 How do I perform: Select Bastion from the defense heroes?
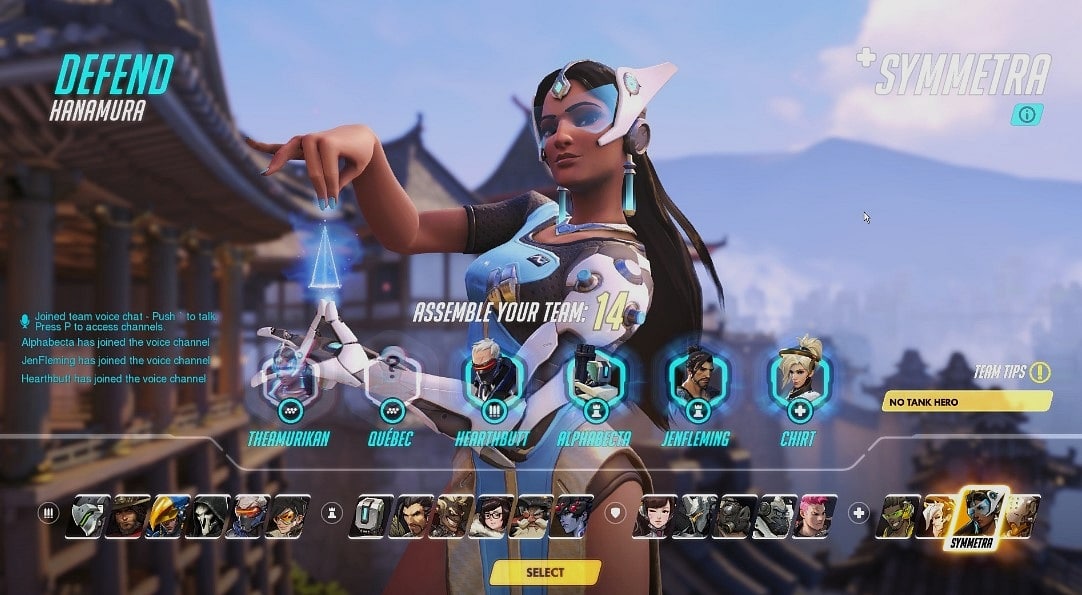371,516
